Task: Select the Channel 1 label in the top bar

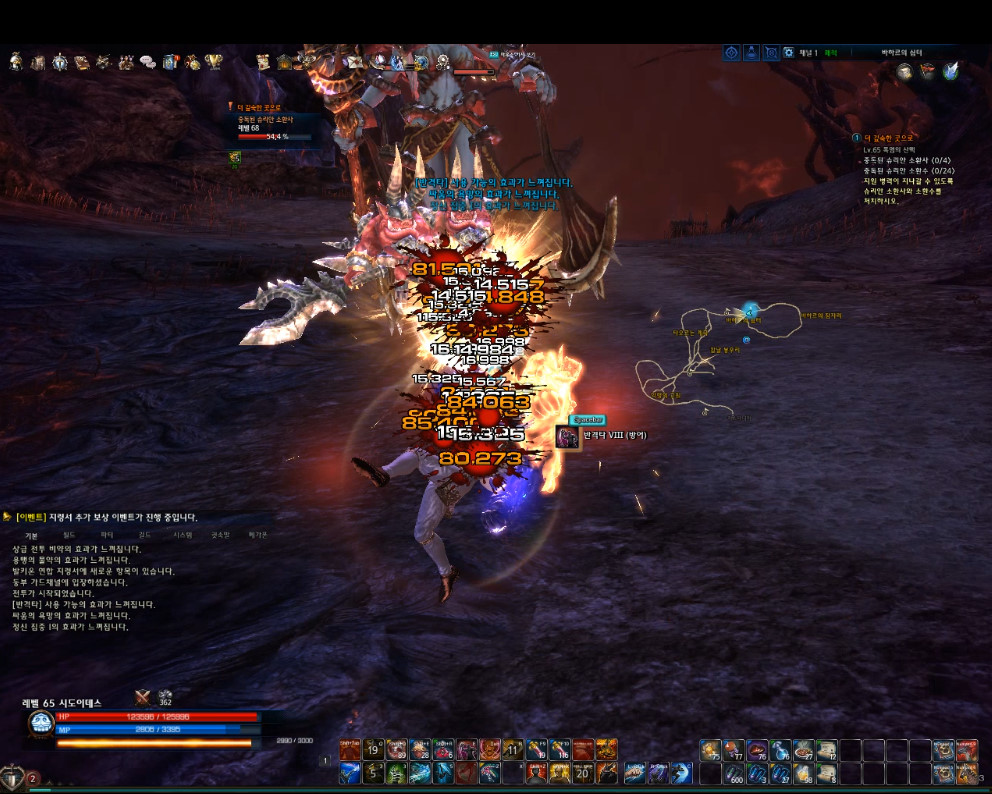Action: (808, 52)
